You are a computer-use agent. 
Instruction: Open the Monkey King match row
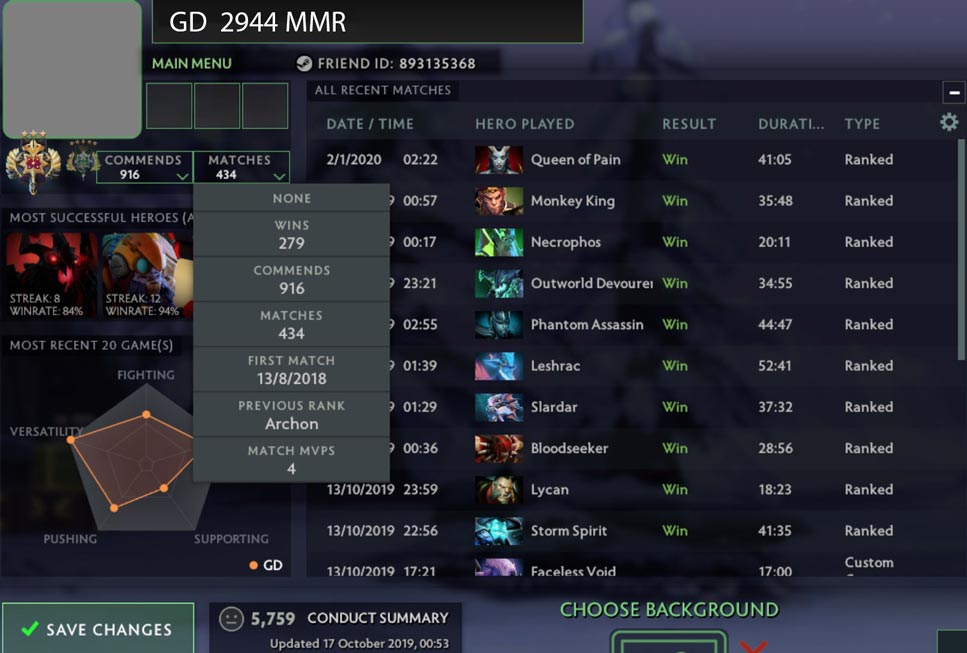572,201
